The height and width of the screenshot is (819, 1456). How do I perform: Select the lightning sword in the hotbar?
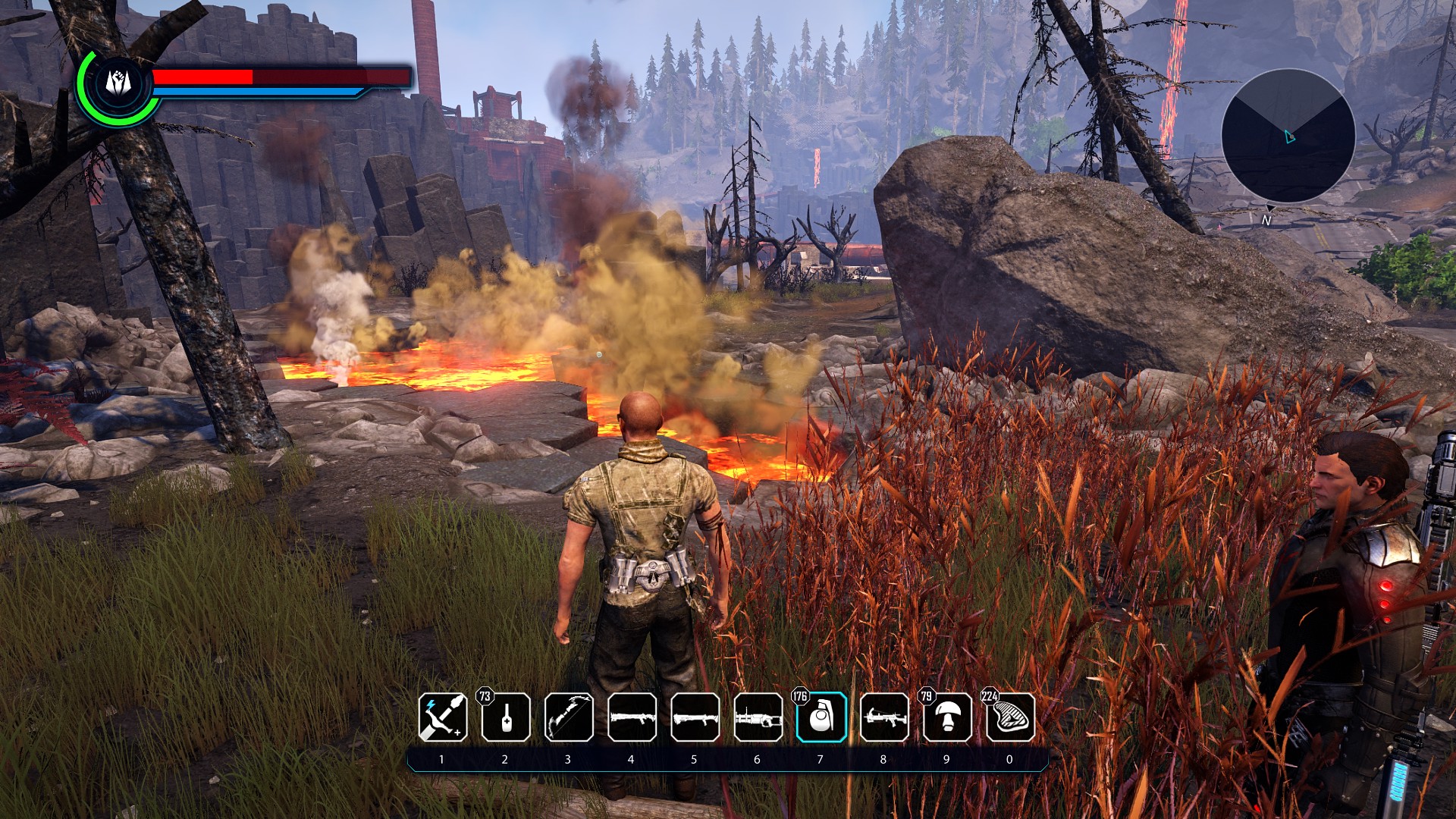coord(443,717)
